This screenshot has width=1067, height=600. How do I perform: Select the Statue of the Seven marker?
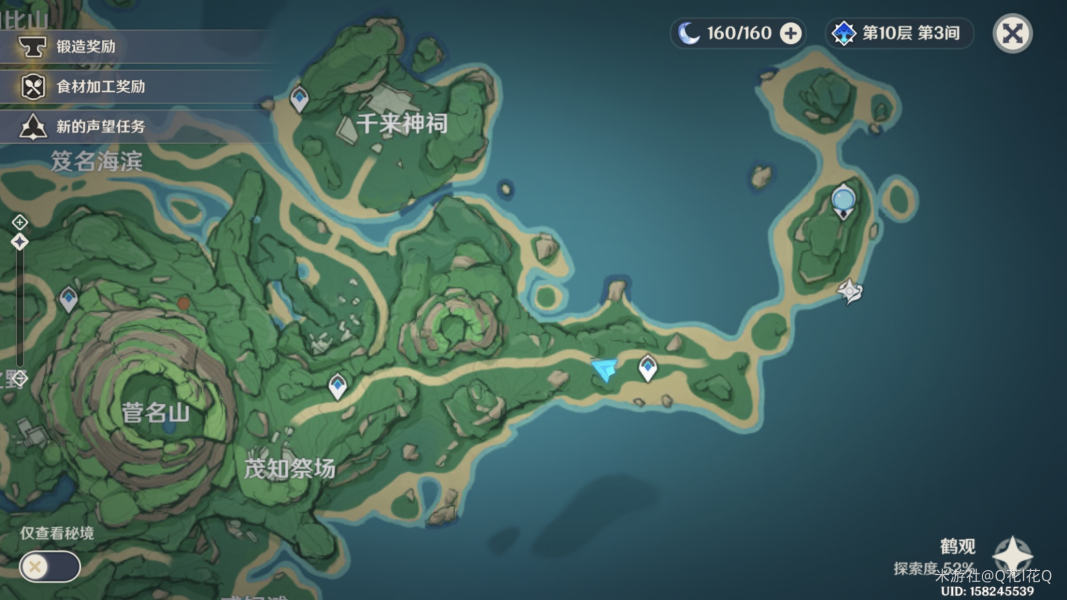click(843, 201)
